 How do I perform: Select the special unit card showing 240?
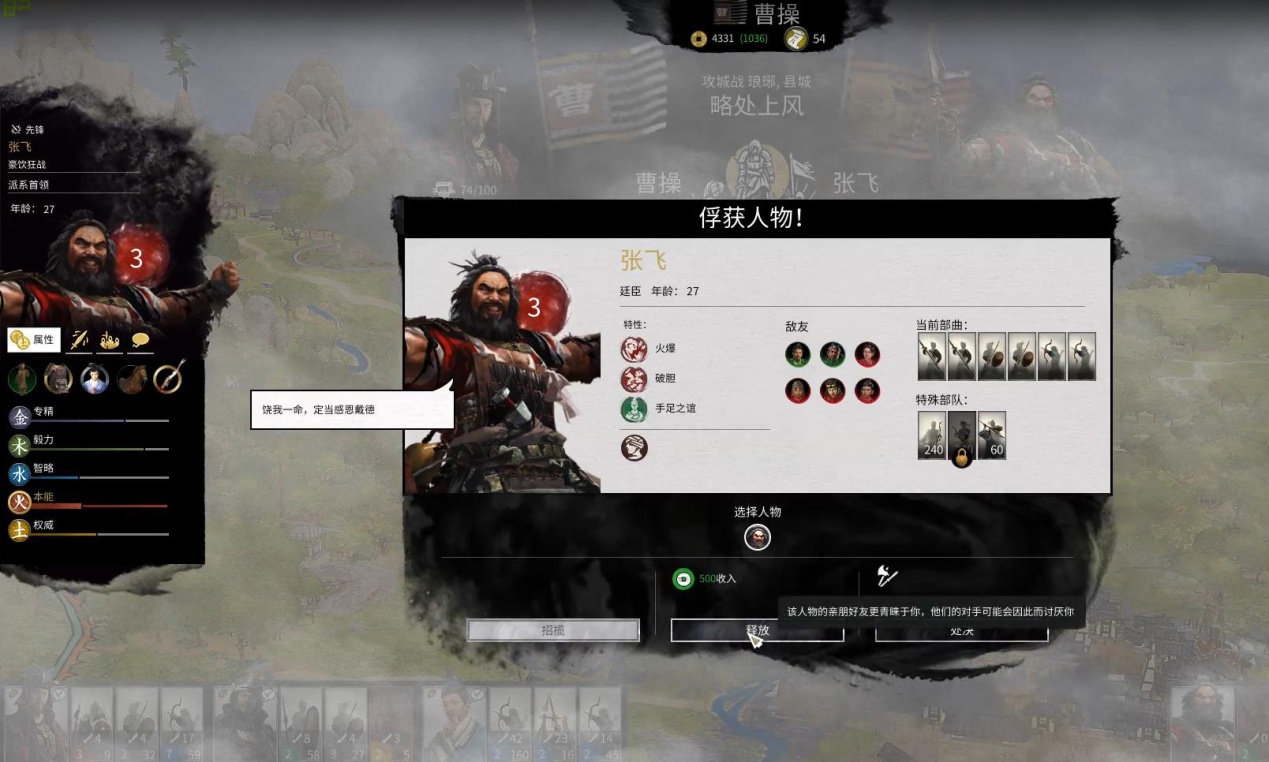point(932,435)
